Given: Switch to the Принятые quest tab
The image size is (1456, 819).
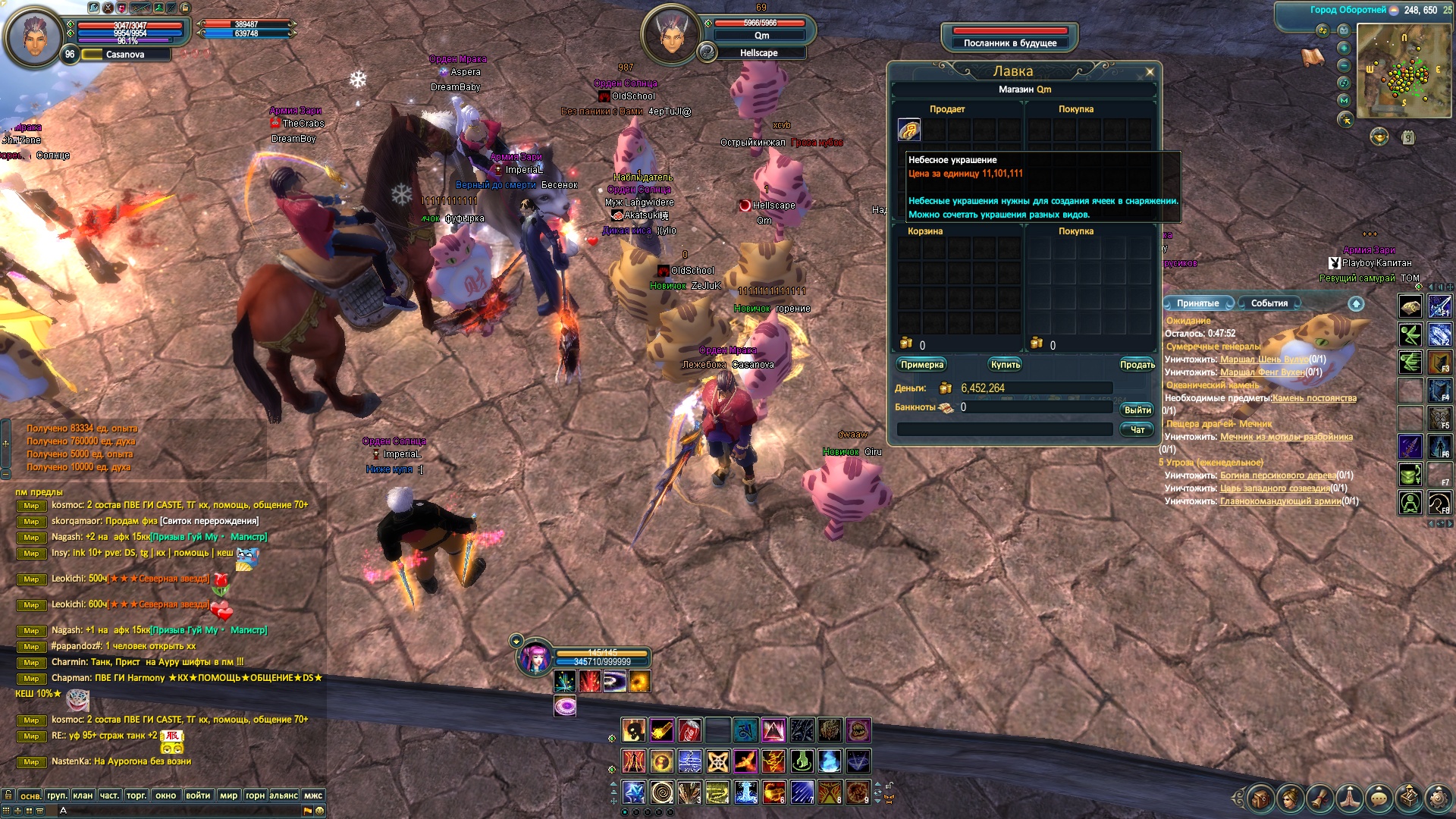Looking at the screenshot, I should 1197,303.
